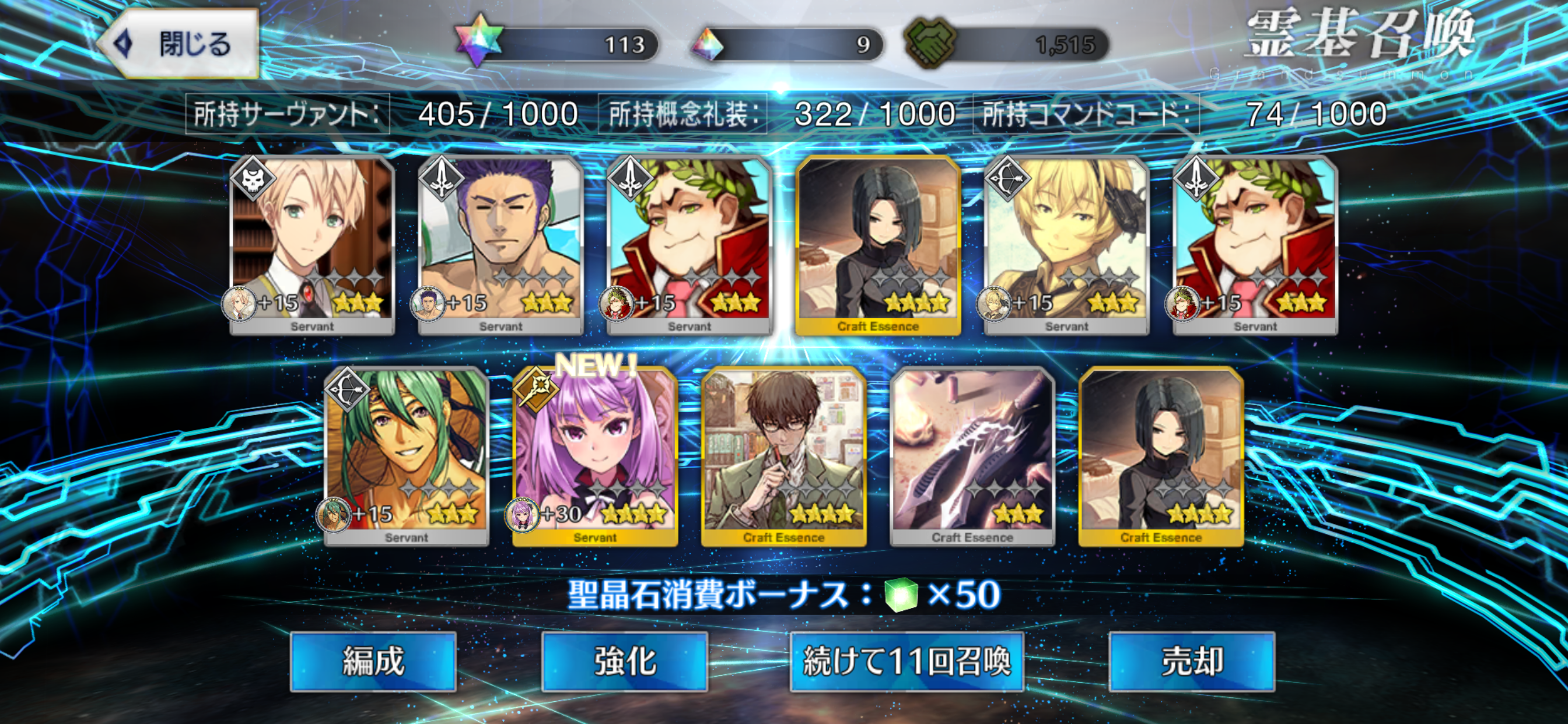This screenshot has height=724, width=1568.
Task: View the glasses-wearing man Craft Essence card
Action: pyautogui.click(x=783, y=456)
